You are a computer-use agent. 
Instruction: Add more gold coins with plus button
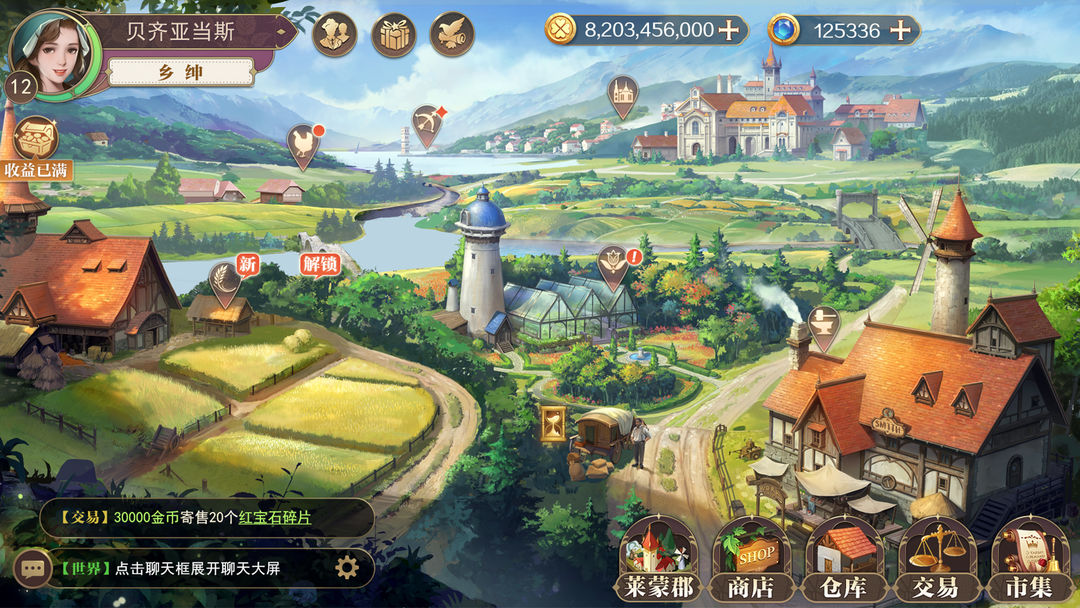730,30
